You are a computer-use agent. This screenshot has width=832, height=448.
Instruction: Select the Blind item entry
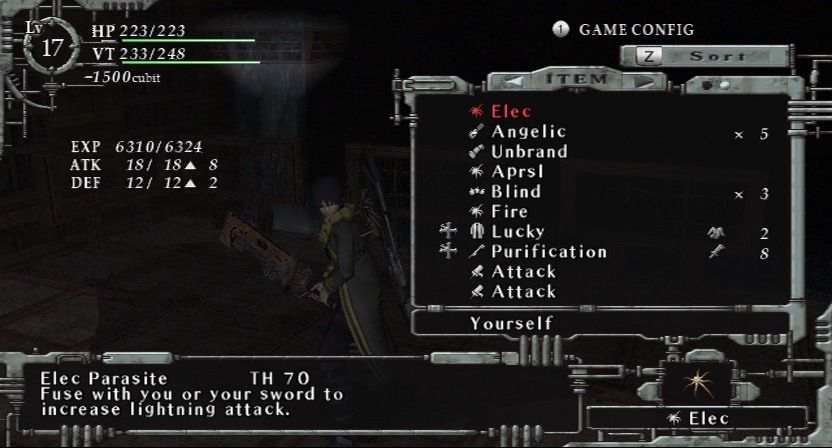point(515,192)
